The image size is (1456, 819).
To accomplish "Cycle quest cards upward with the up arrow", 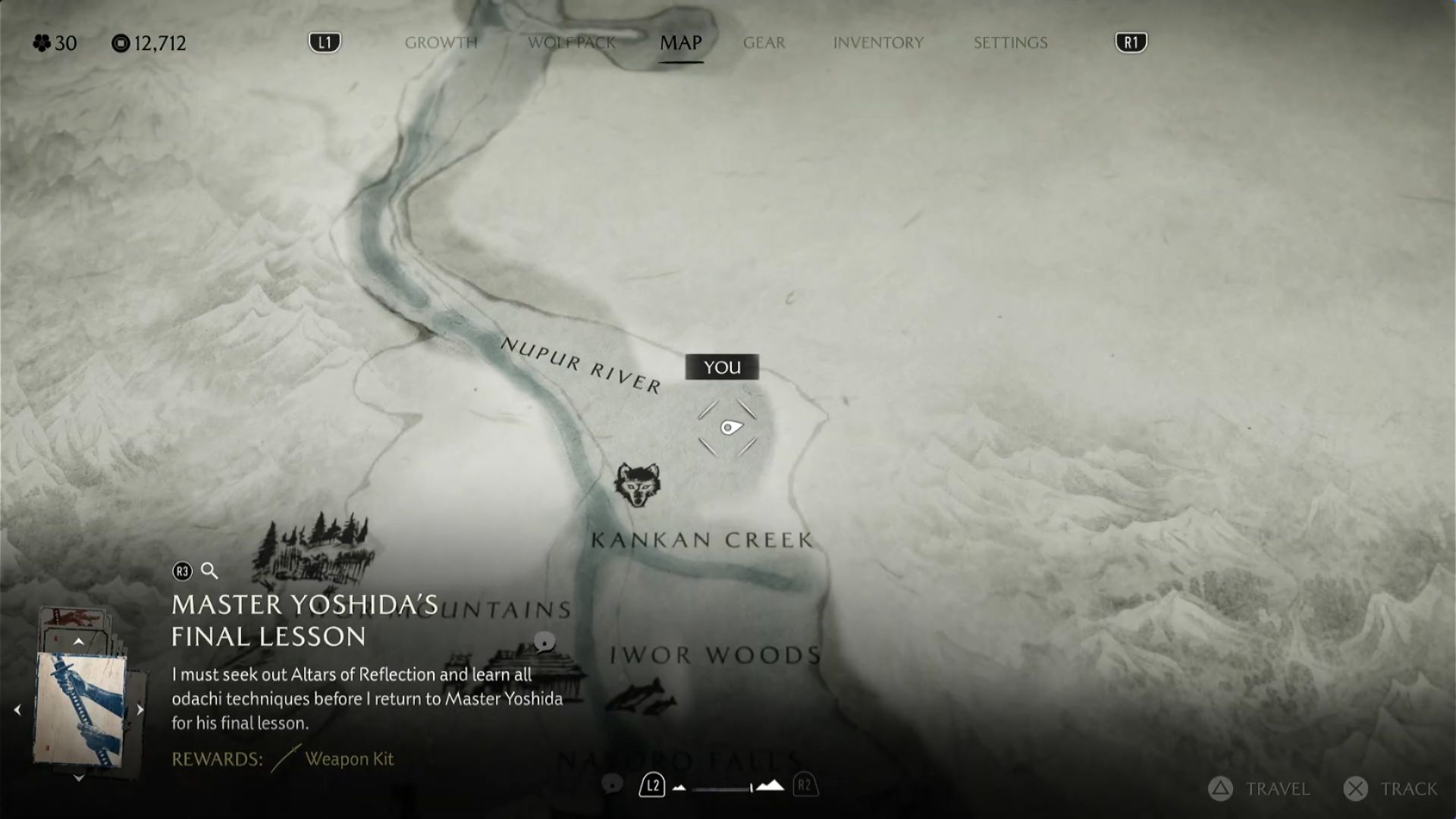I will (78, 642).
